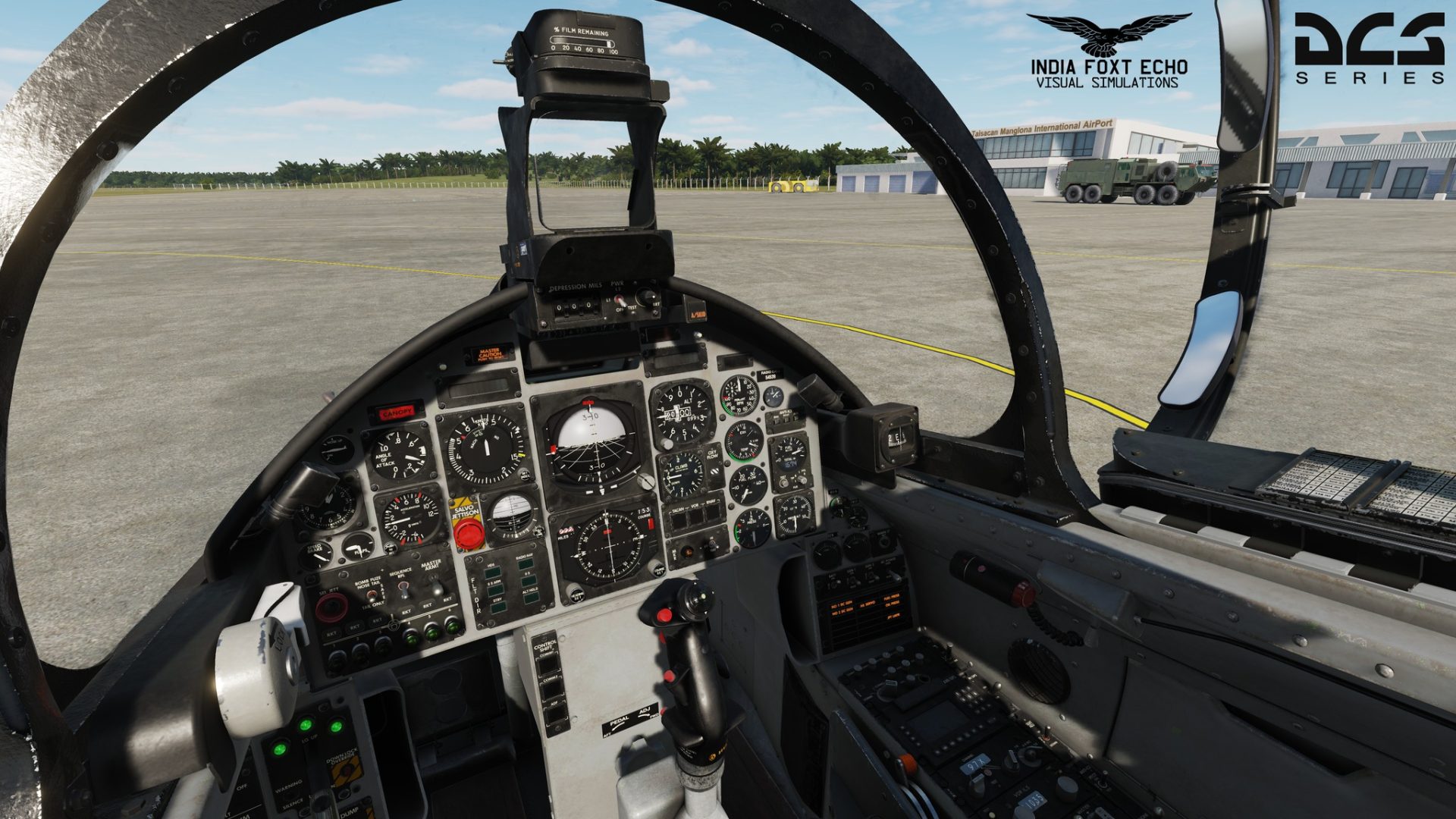Click the illuminated A/SKID light
This screenshot has width=1456, height=819.
[x=695, y=315]
